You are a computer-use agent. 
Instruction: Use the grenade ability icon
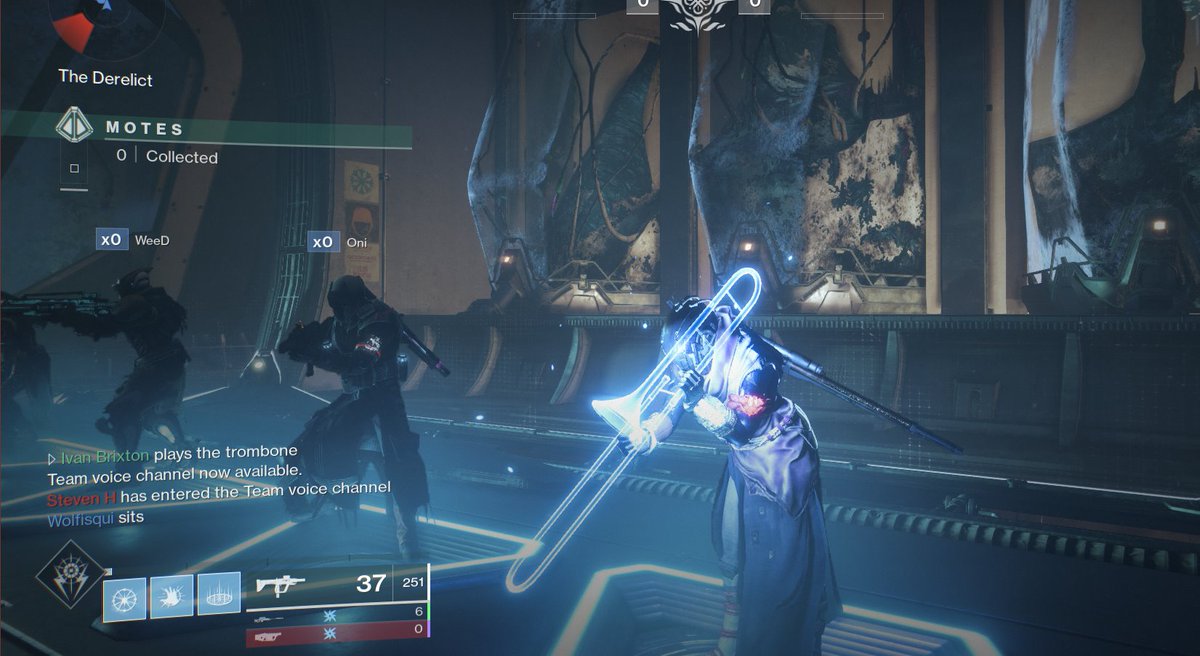124,598
